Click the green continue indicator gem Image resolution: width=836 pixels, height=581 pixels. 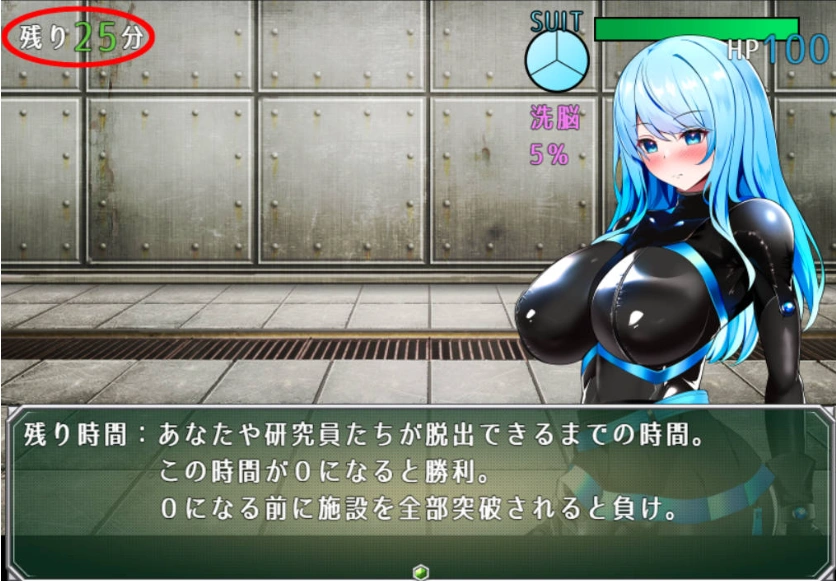(x=419, y=571)
